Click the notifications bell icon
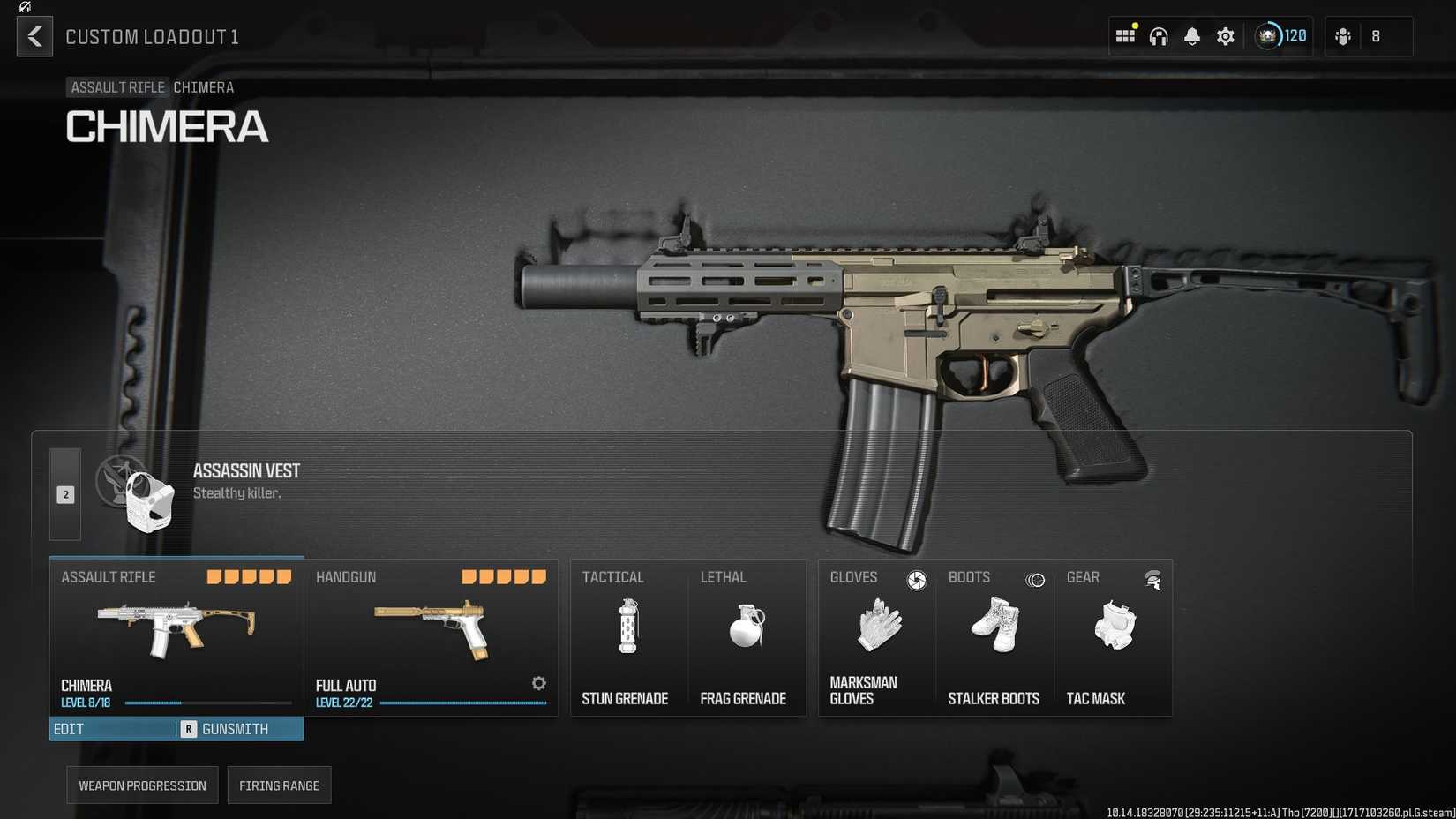Viewport: 1456px width, 819px height. coord(1192,36)
